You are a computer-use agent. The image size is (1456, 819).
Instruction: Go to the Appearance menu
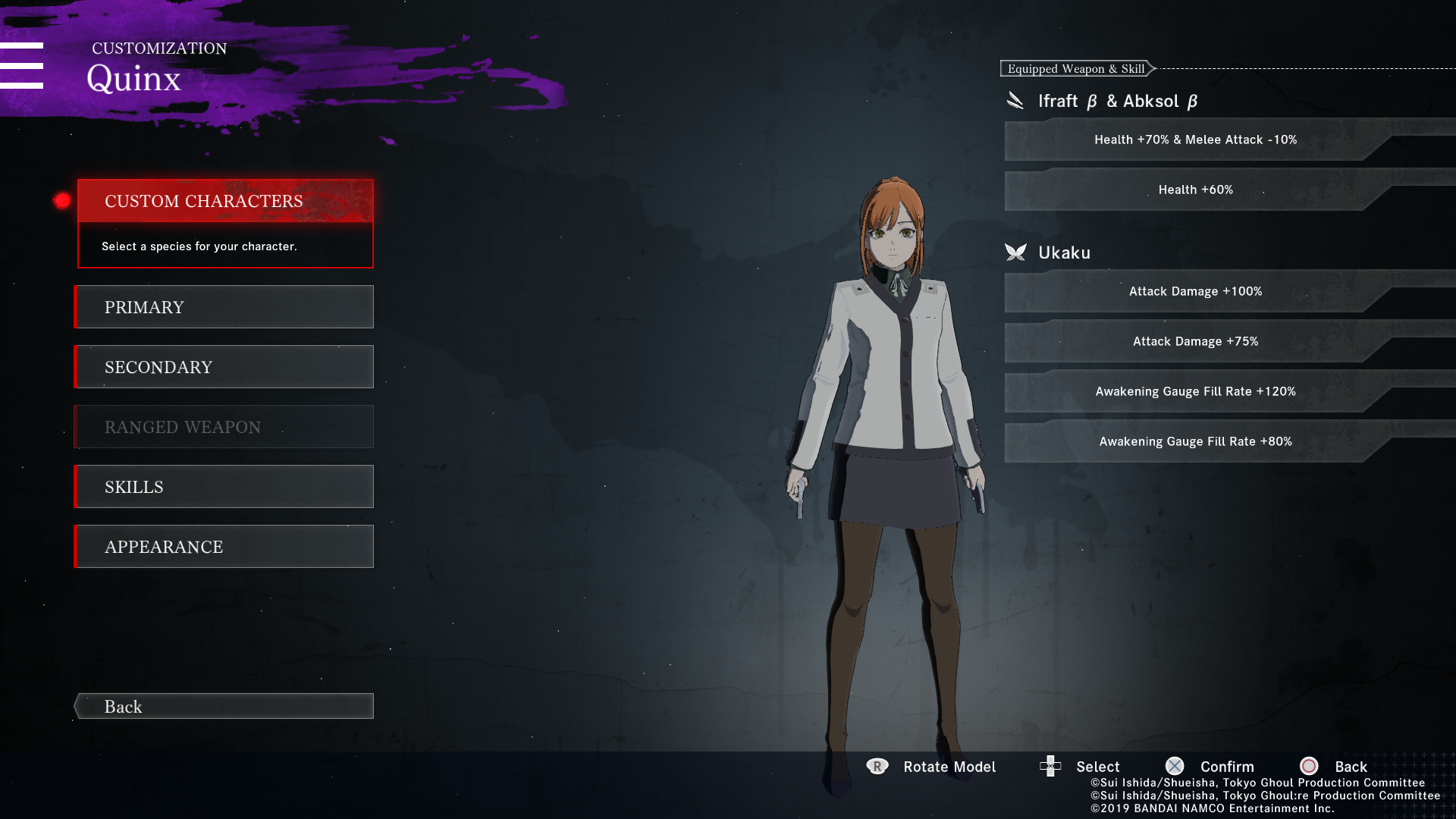point(225,547)
